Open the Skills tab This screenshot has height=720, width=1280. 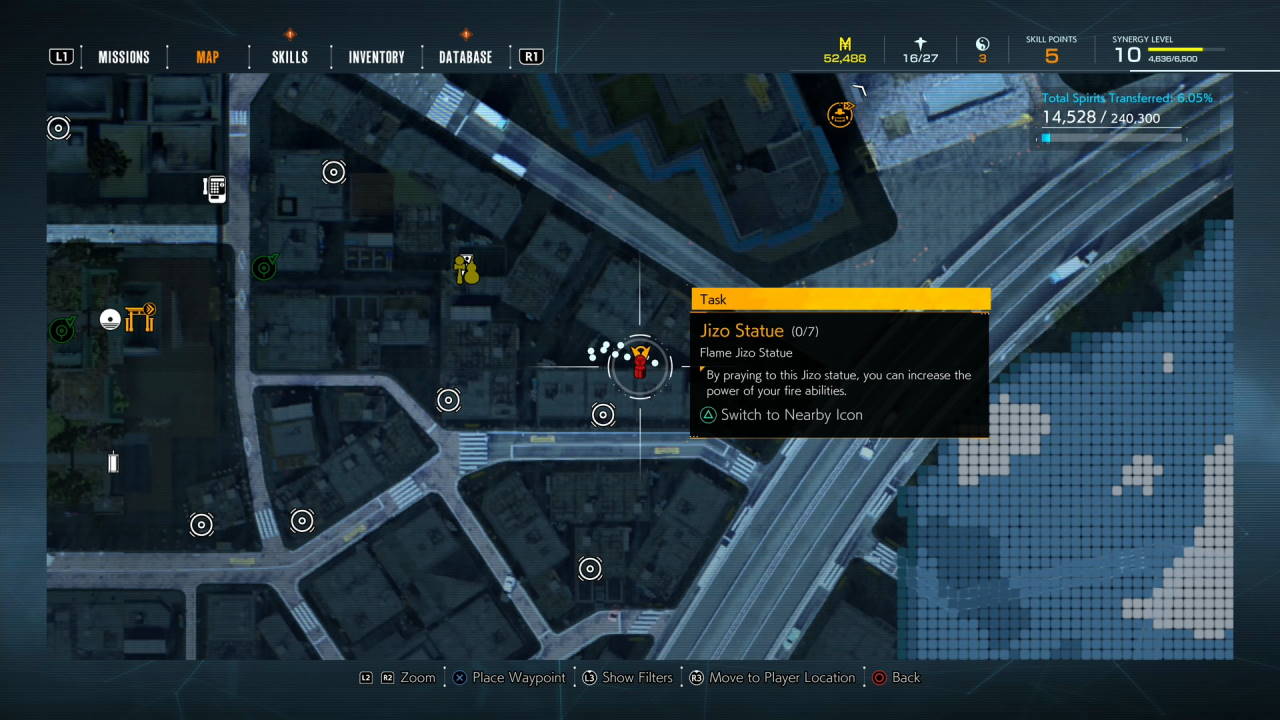(290, 57)
